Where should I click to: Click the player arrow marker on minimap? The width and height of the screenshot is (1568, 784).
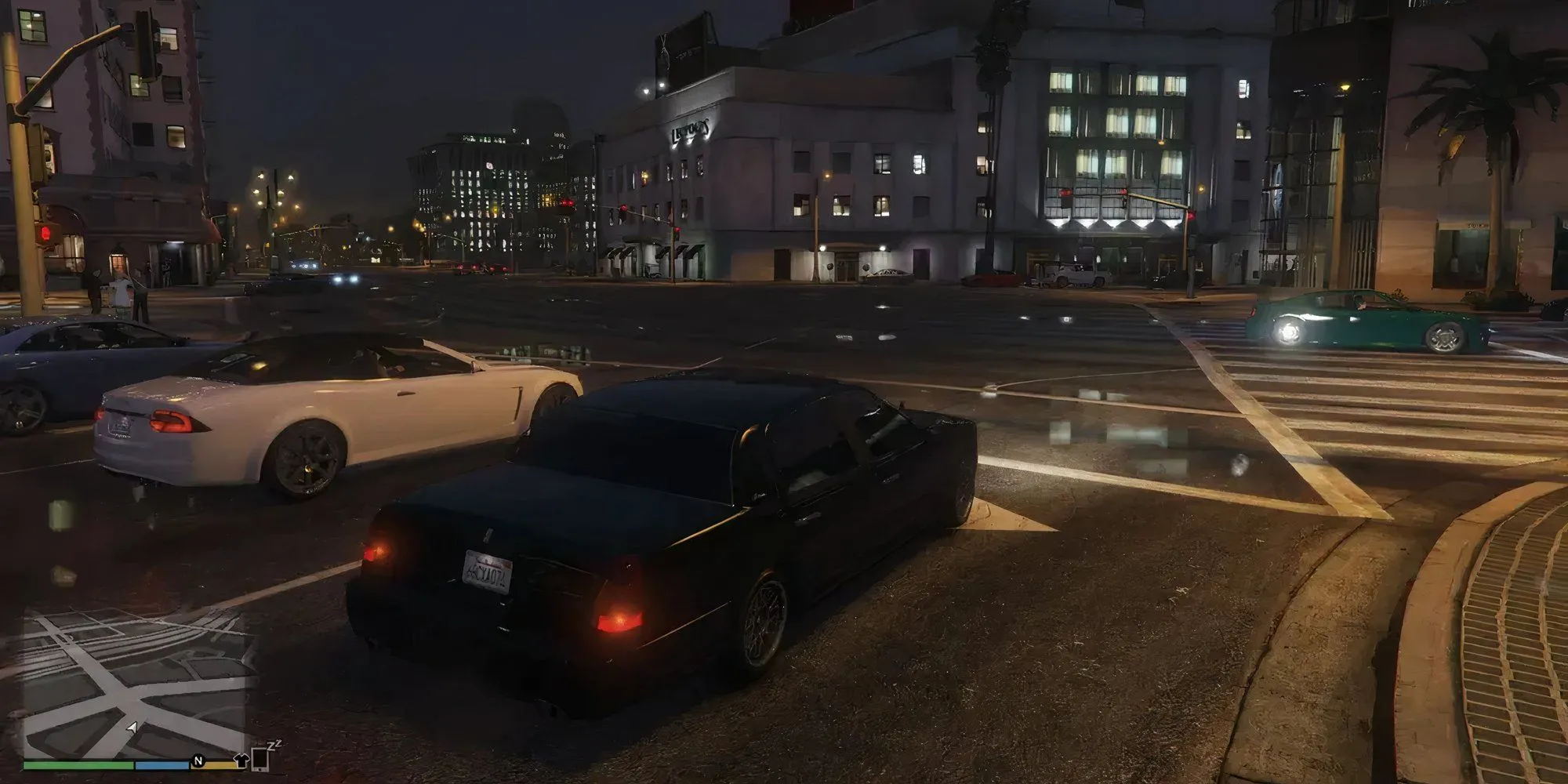pyautogui.click(x=132, y=728)
